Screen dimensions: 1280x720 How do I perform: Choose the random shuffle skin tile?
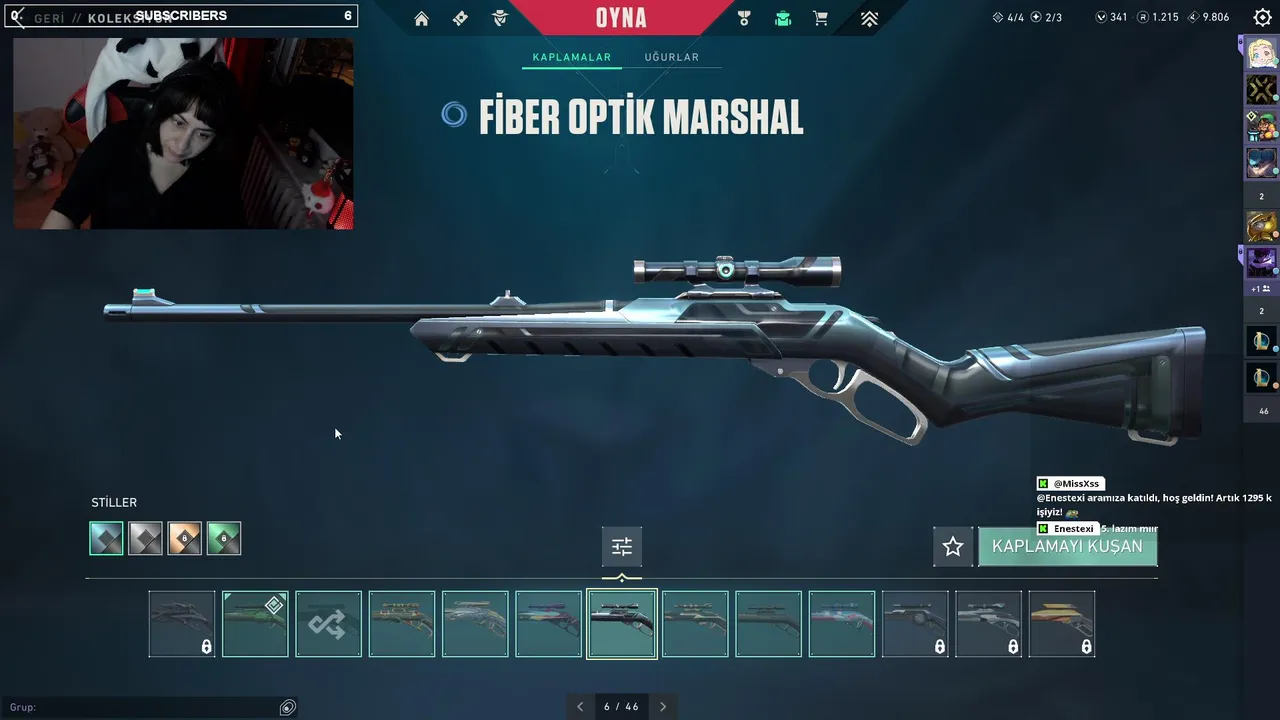click(328, 624)
